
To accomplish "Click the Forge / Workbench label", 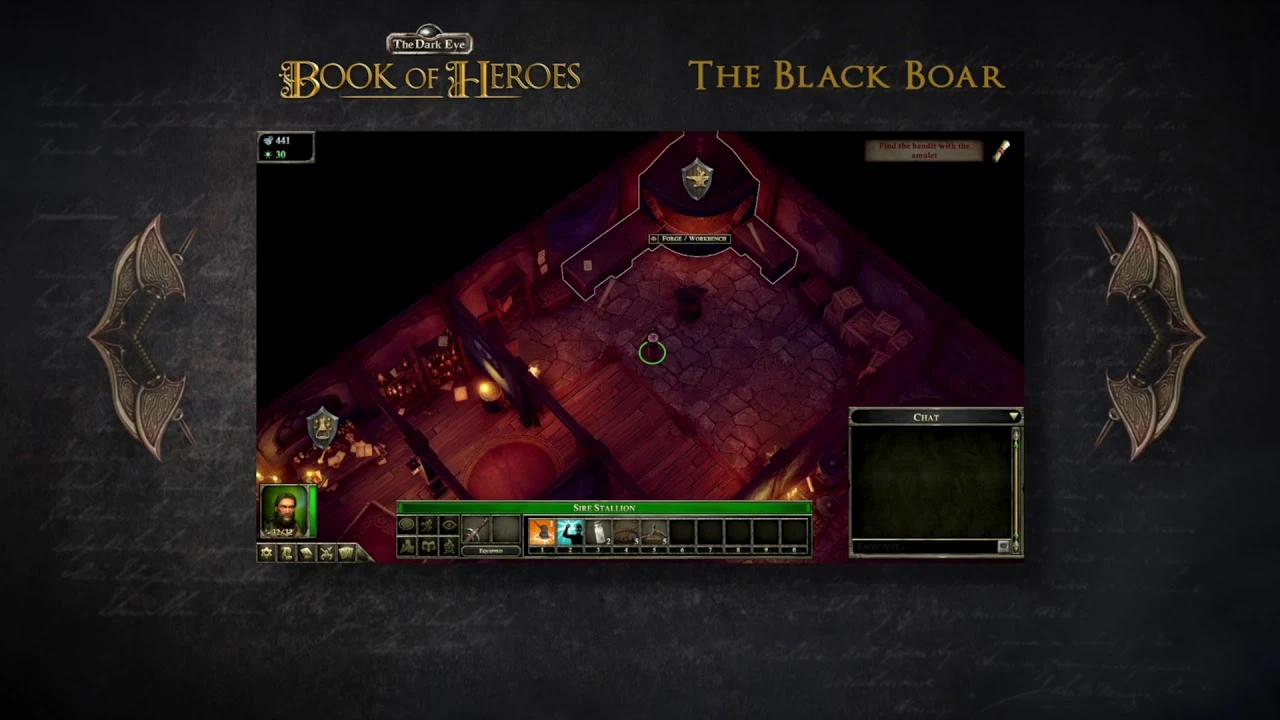I will [690, 239].
